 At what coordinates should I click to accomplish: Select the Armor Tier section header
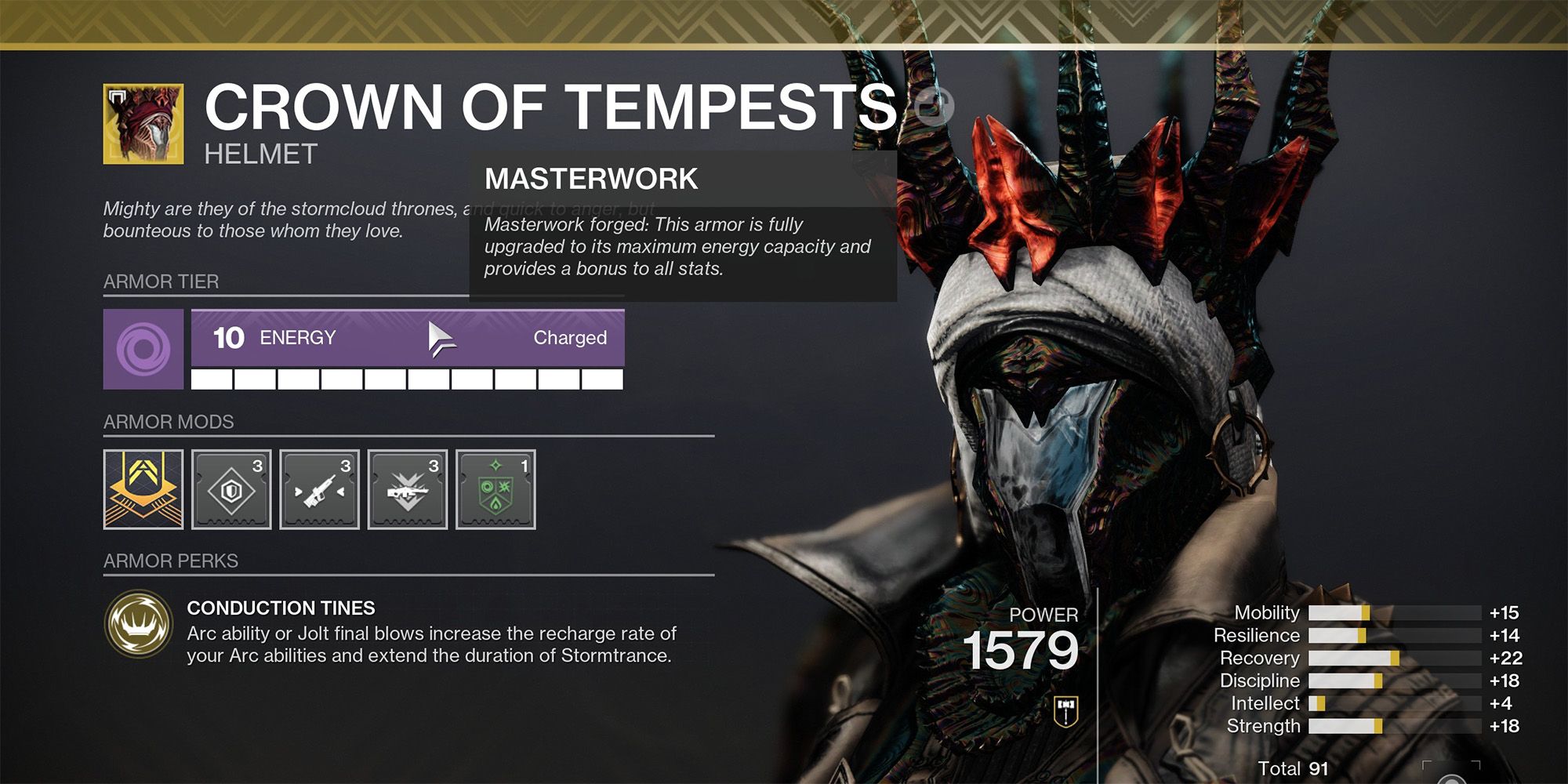161,282
